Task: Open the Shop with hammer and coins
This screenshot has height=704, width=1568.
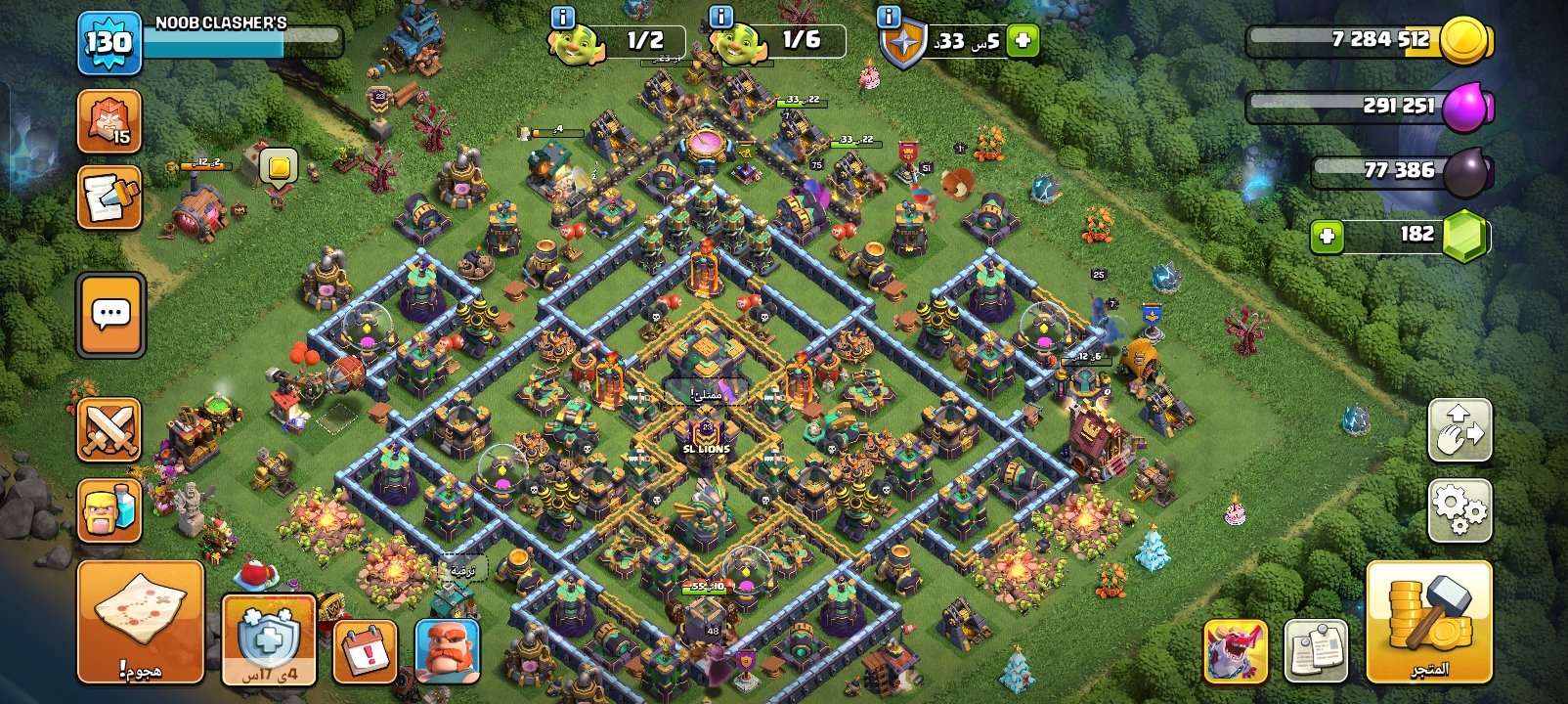Action: pyautogui.click(x=1428, y=621)
